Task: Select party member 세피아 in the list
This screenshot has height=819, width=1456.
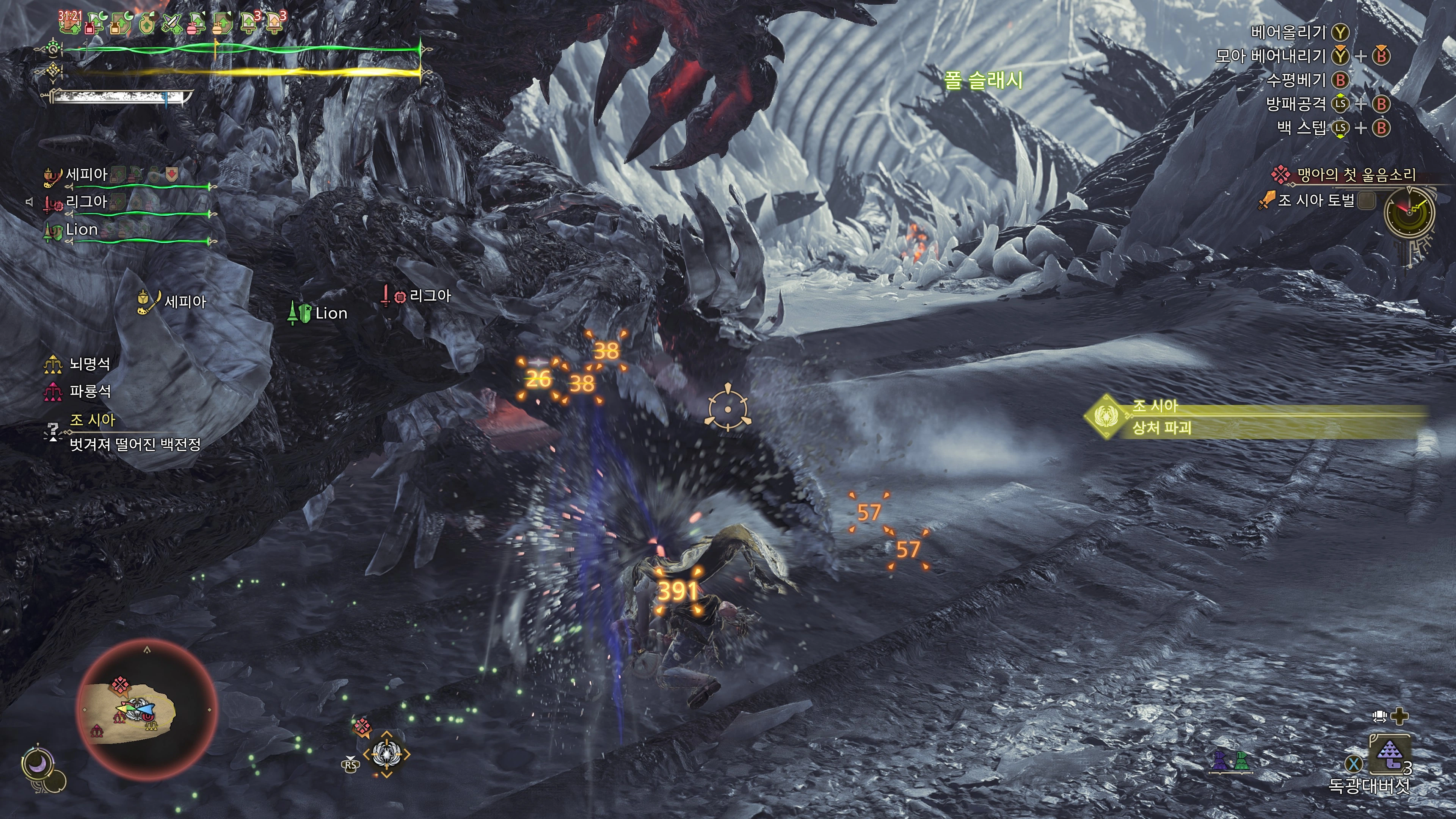Action: [86, 175]
